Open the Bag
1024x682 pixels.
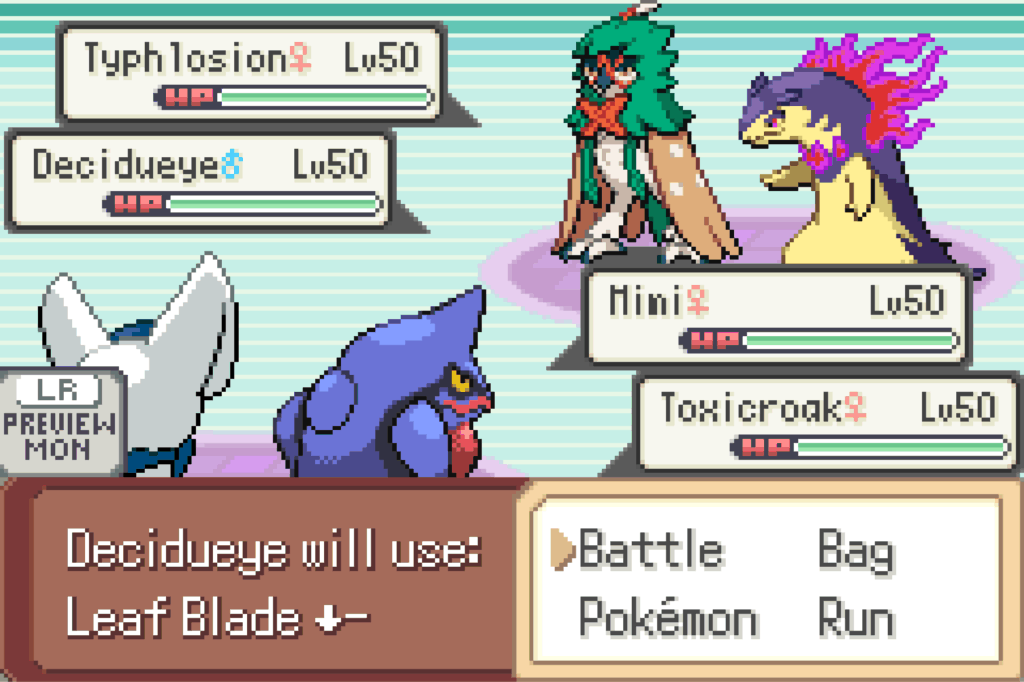click(855, 551)
